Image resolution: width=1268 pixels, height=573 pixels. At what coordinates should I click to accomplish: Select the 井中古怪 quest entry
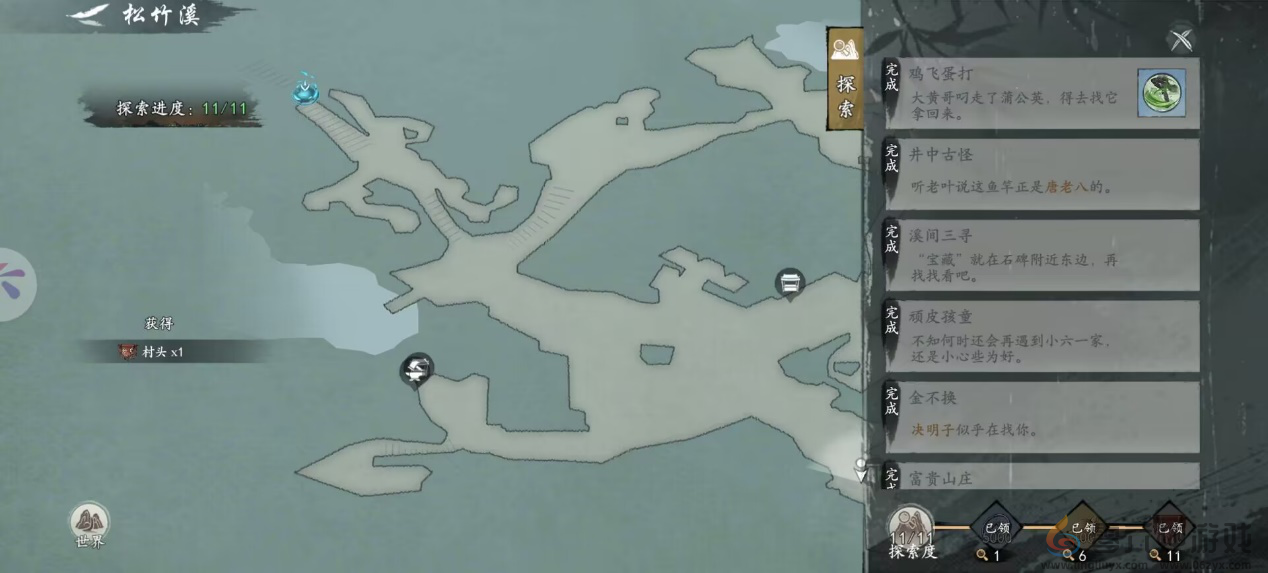pos(1040,173)
